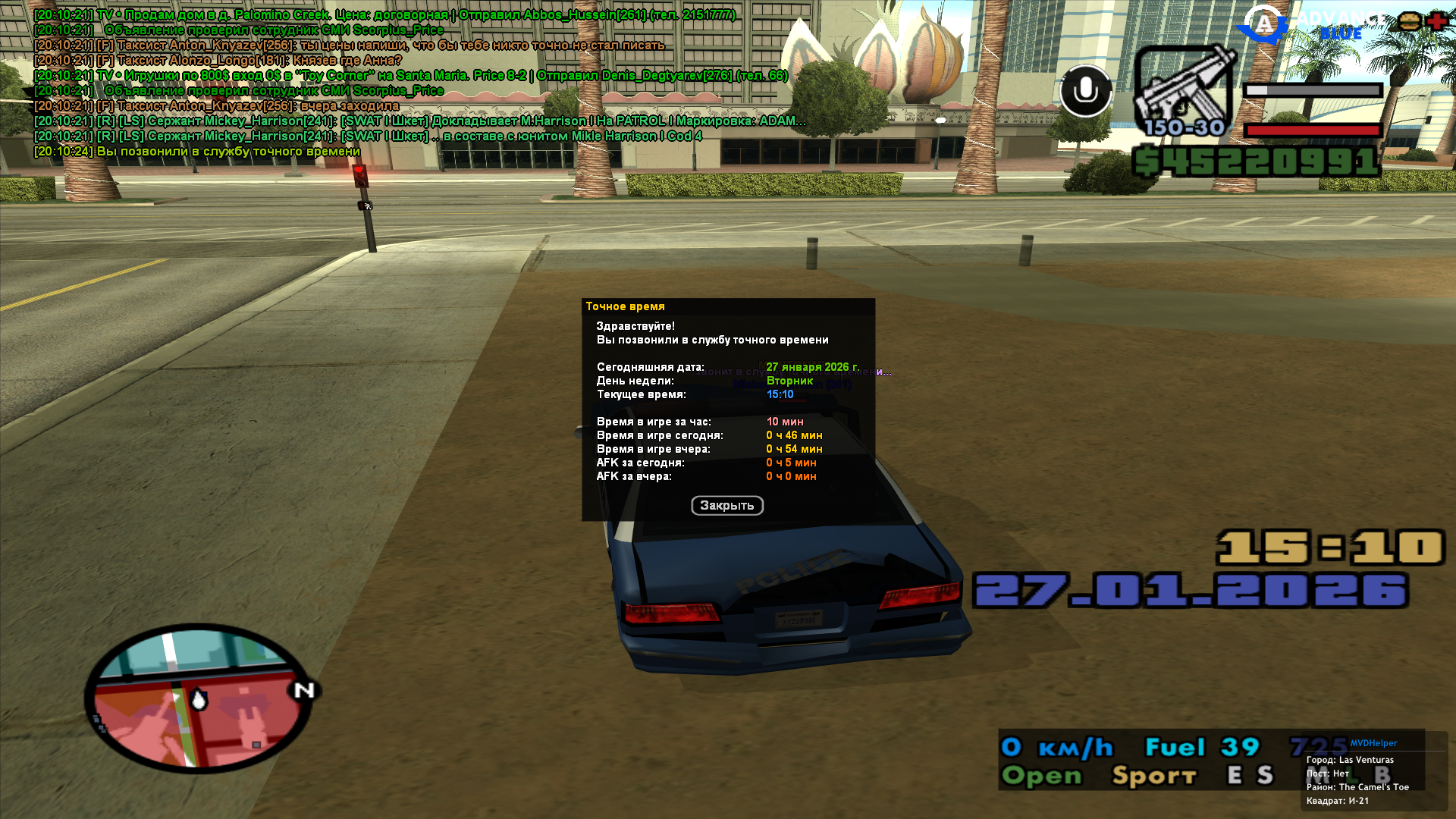
Task: Click the circular radar minimap
Action: click(199, 698)
